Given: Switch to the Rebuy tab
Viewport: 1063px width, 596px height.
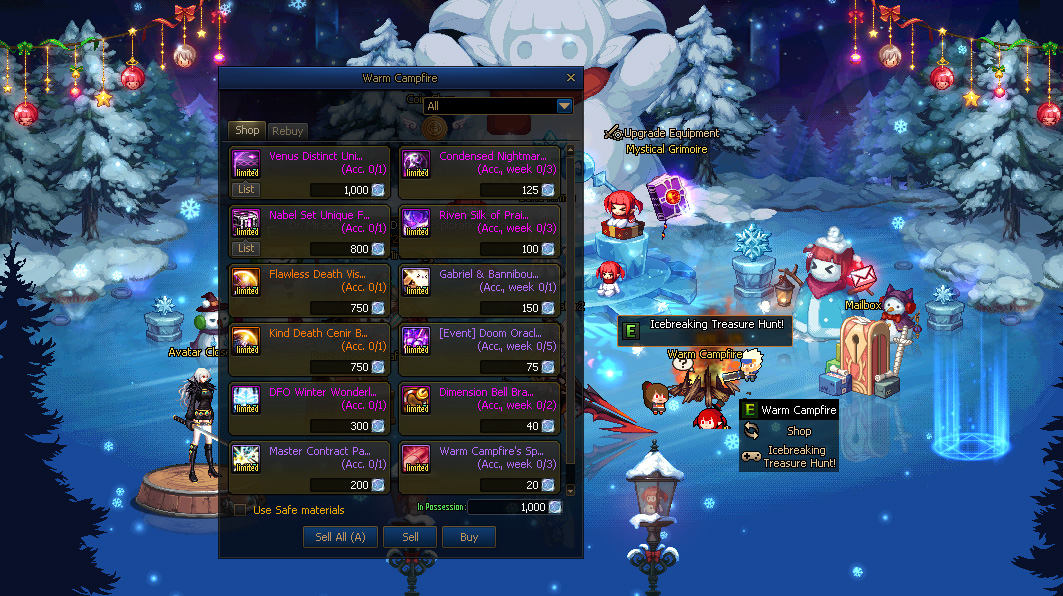Looking at the screenshot, I should point(288,131).
